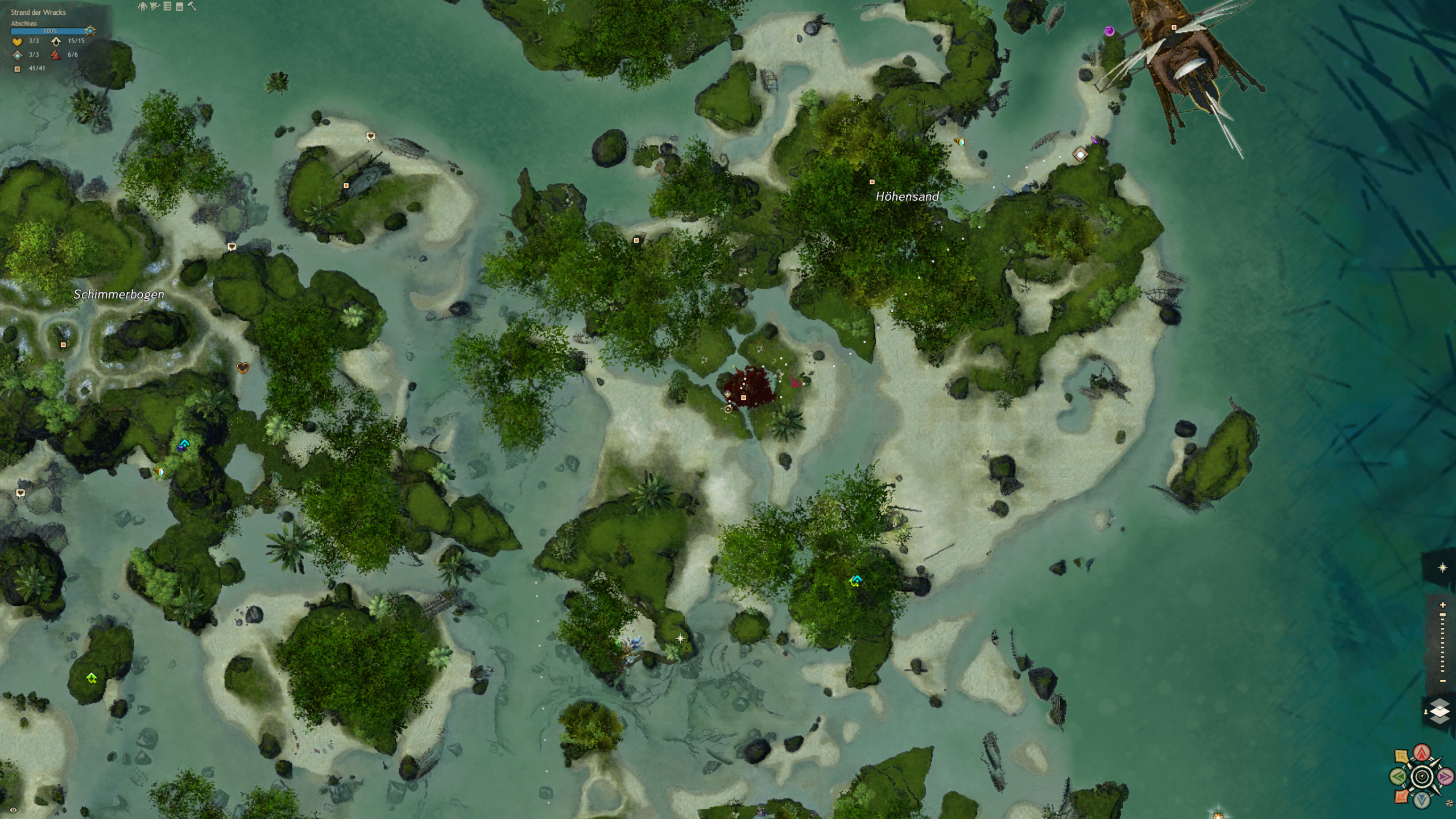Toggle the map floor layers button
Viewport: 1456px width, 819px height.
1440,712
